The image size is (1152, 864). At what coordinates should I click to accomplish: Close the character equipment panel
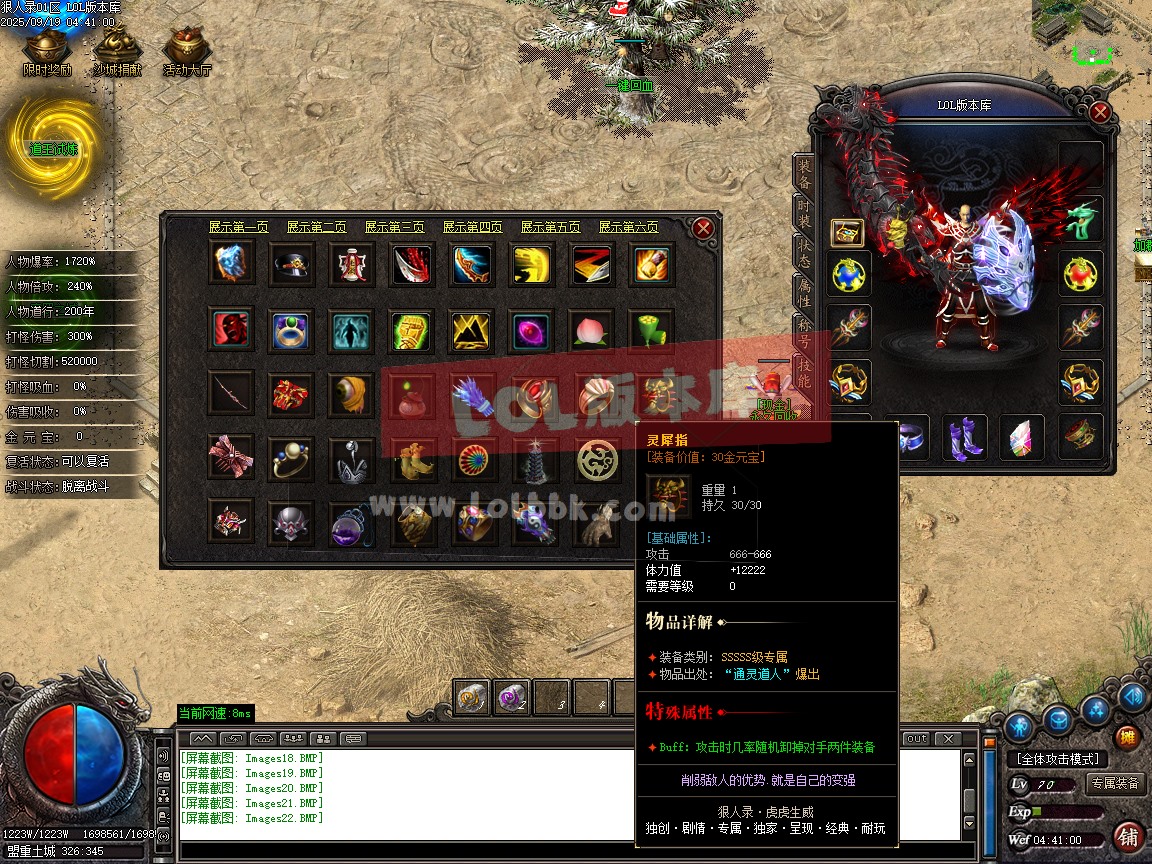pos(1100,112)
